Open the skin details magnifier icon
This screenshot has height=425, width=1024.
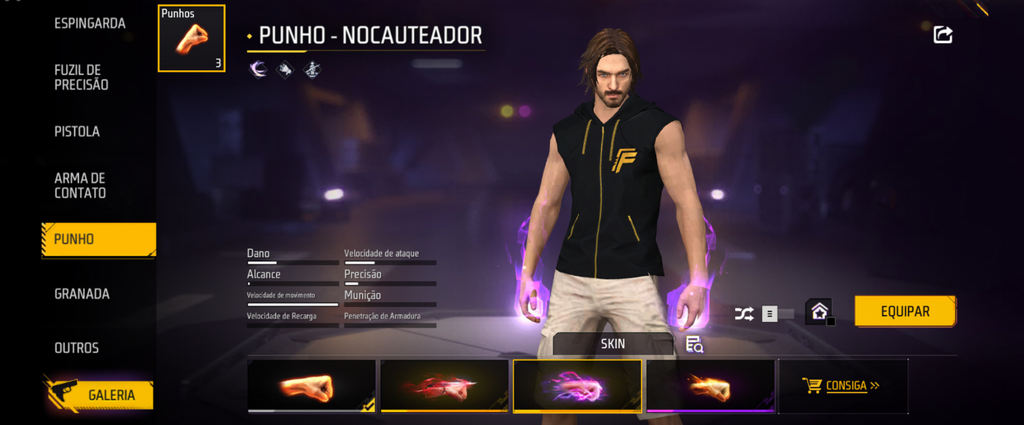[695, 345]
